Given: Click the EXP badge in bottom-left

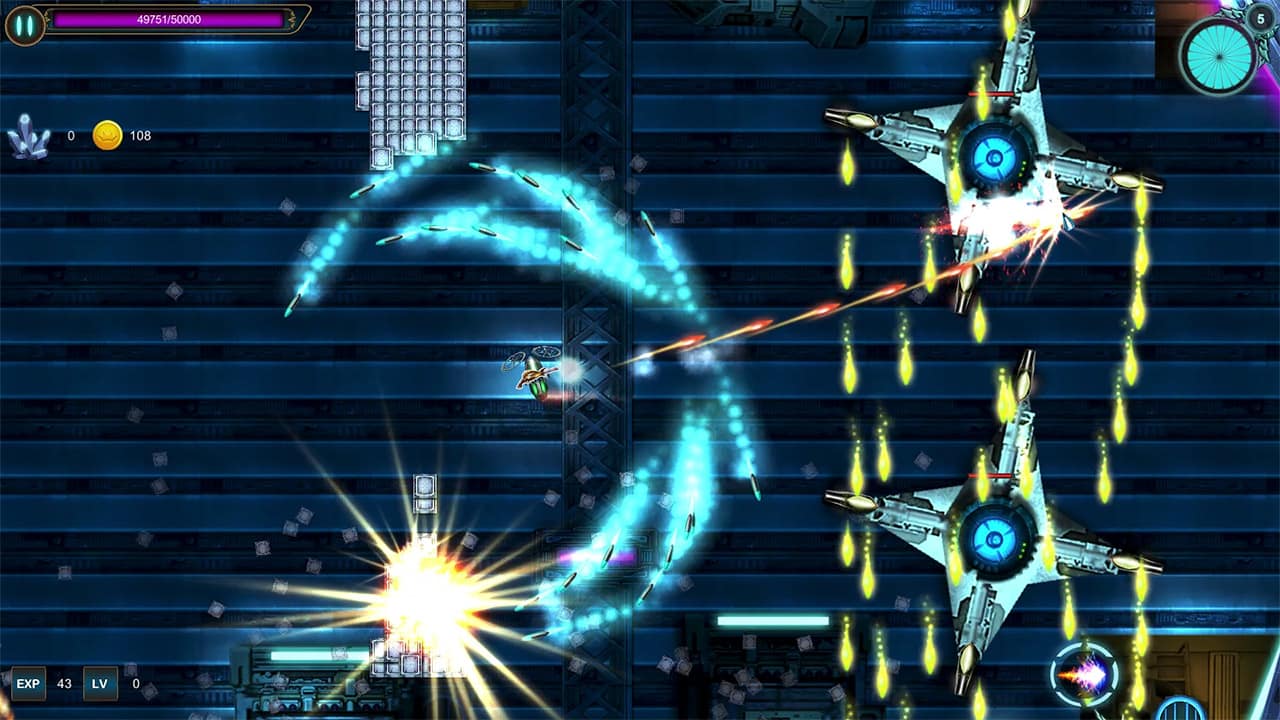Looking at the screenshot, I should pyautogui.click(x=29, y=684).
